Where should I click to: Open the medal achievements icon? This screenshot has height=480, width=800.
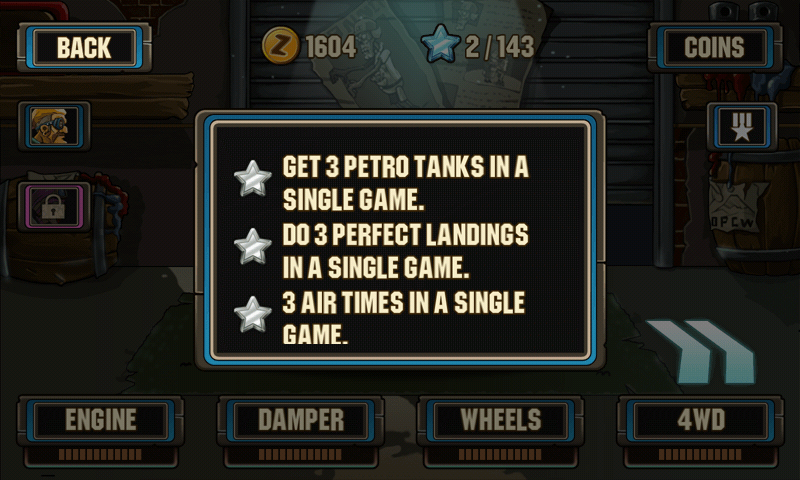(742, 126)
